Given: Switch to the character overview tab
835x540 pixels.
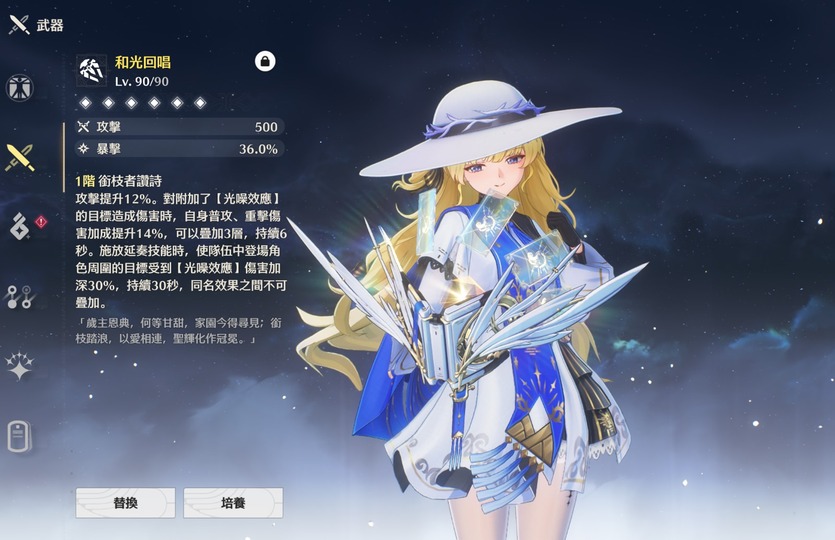Looking at the screenshot, I should [19, 87].
